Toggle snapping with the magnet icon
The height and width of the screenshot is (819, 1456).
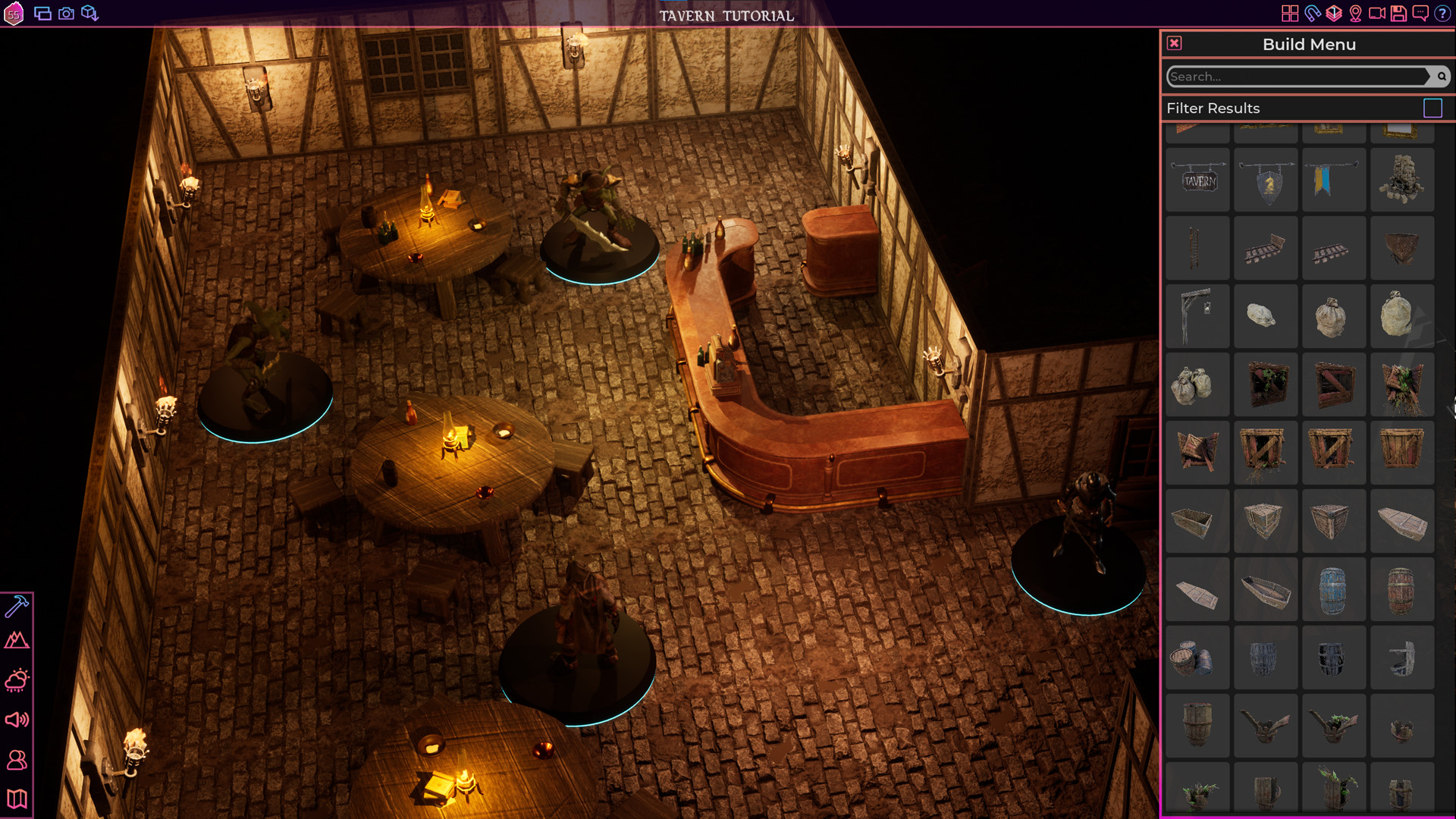(x=1313, y=13)
